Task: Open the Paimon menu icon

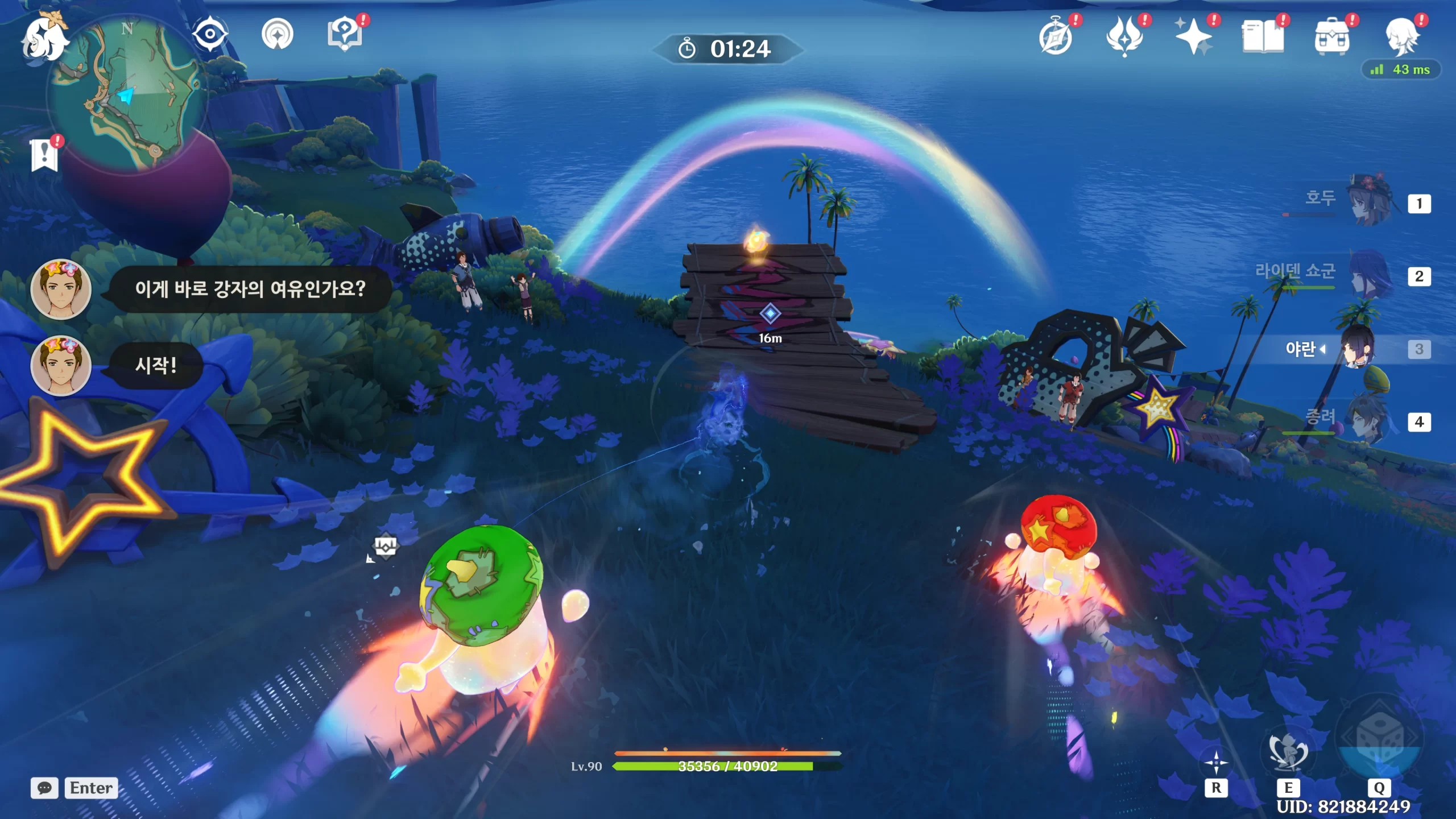Action: 44,39
